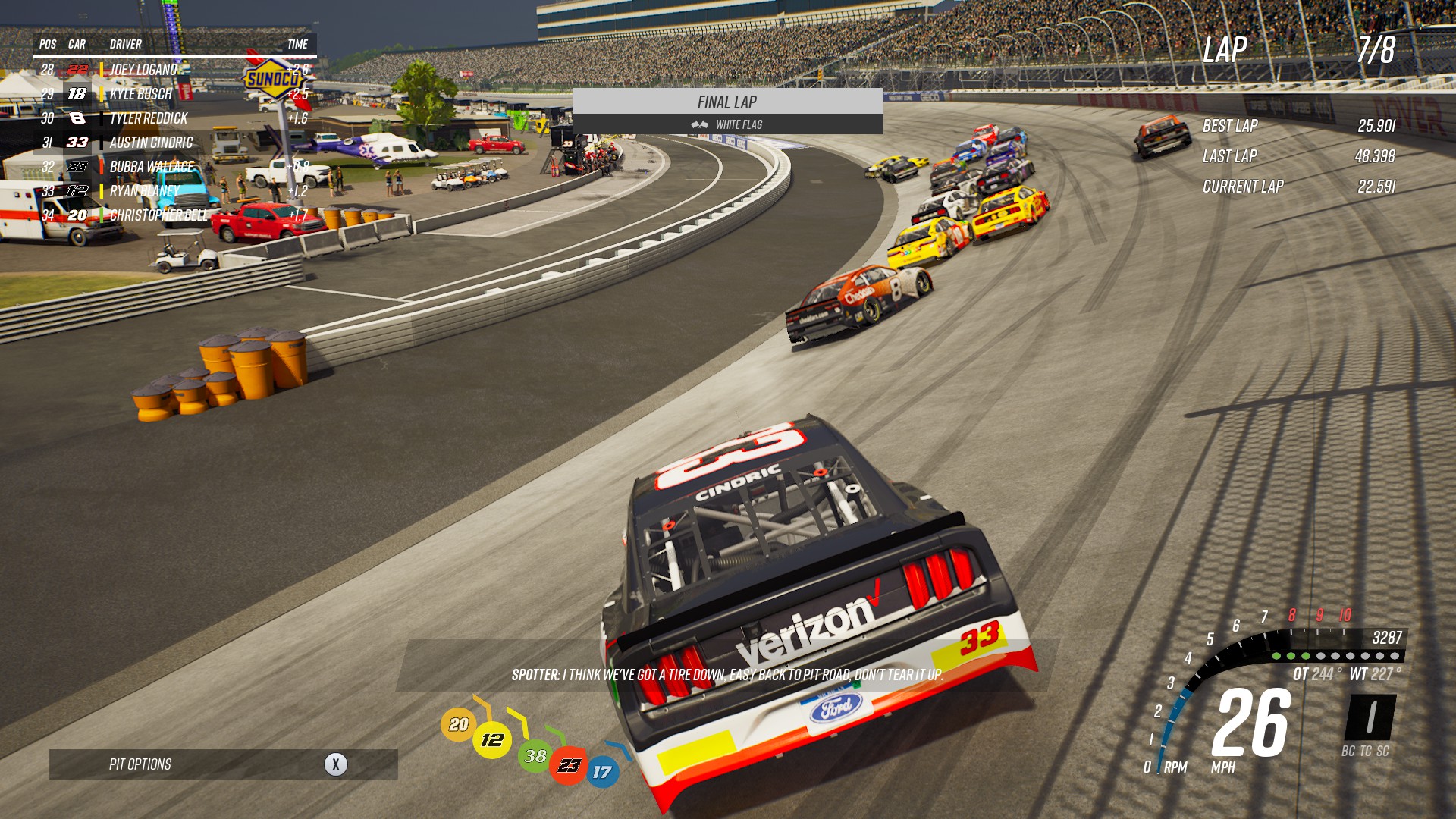Click the blue number 17 car badge
The image size is (1456, 819).
tap(602, 772)
